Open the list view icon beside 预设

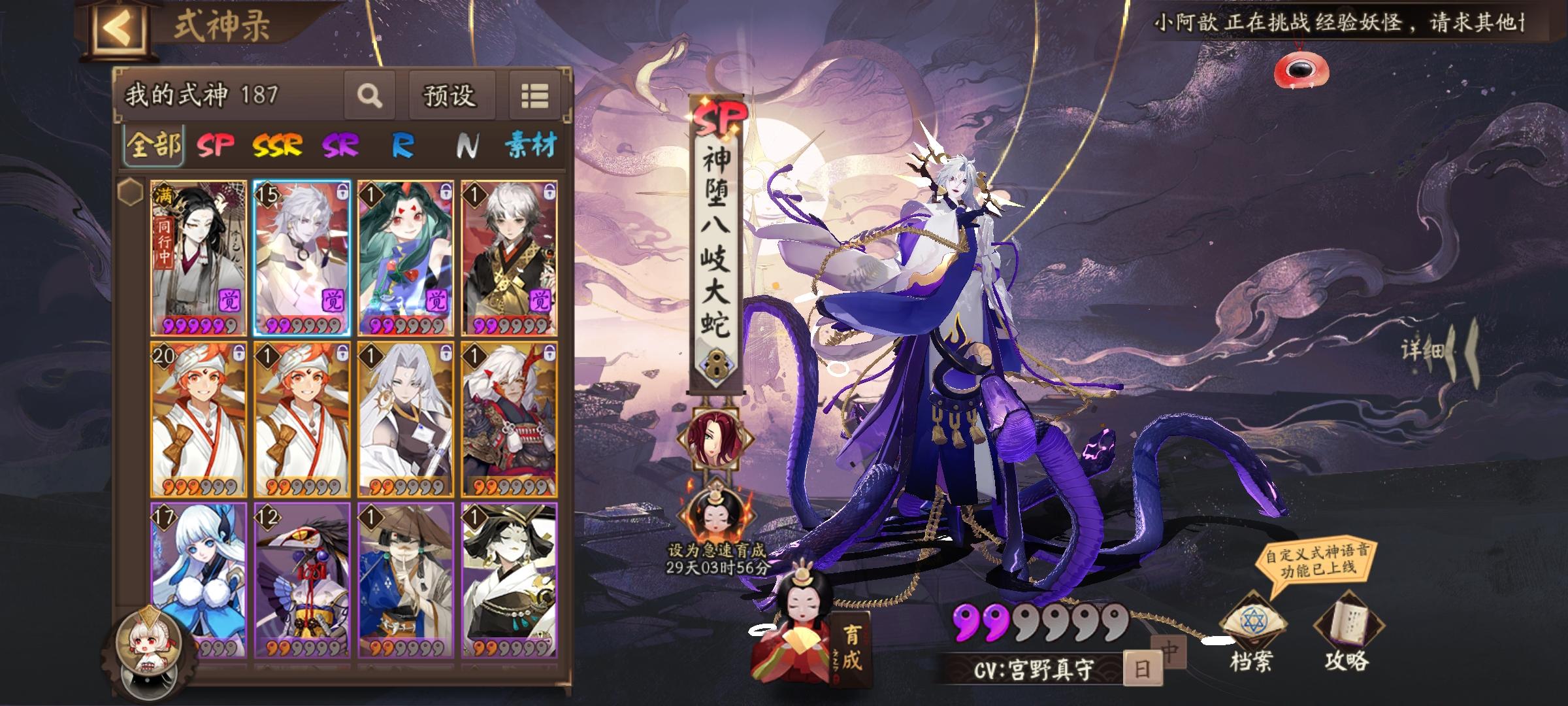point(536,96)
